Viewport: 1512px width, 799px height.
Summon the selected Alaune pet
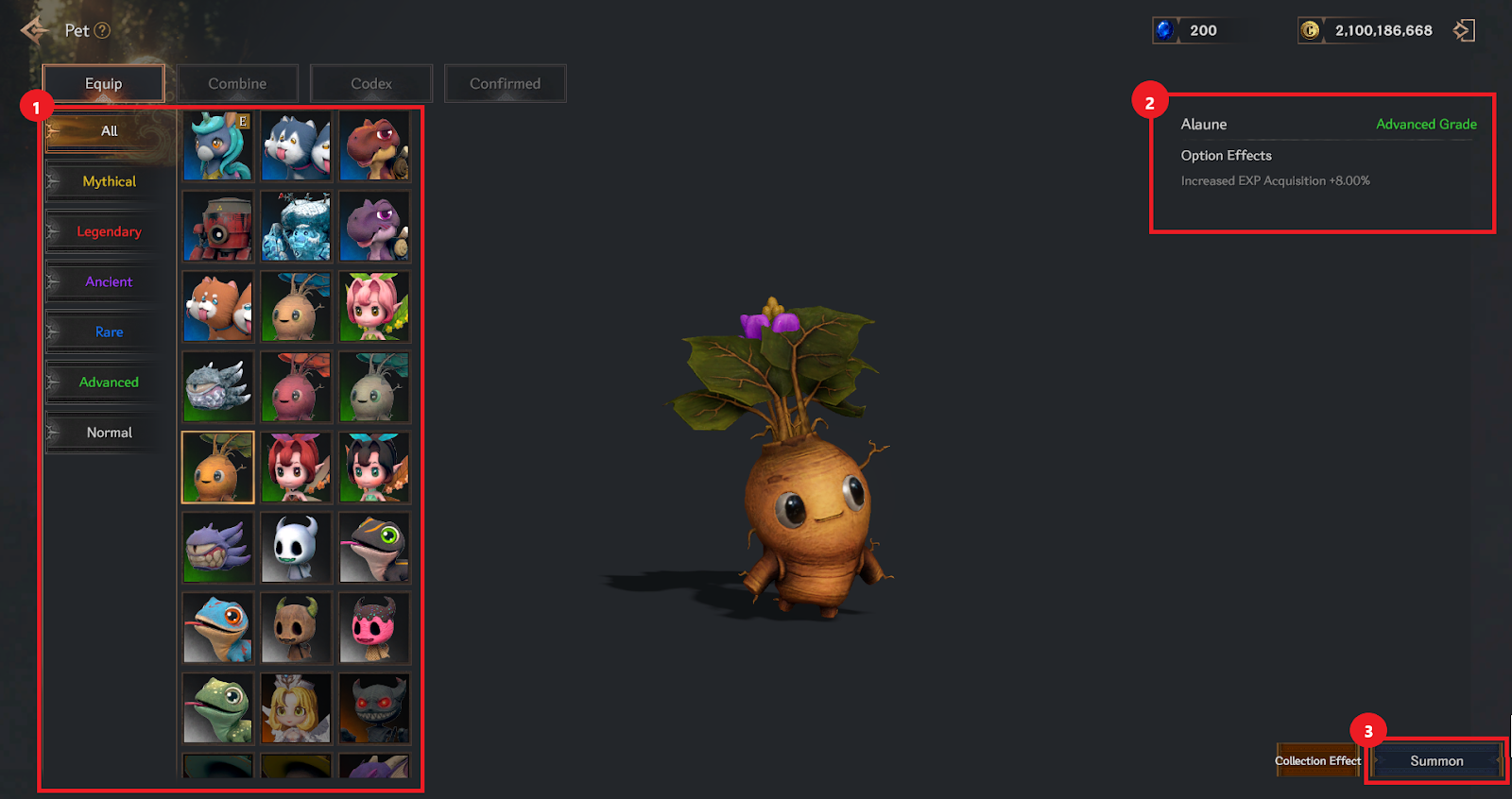coord(1436,761)
